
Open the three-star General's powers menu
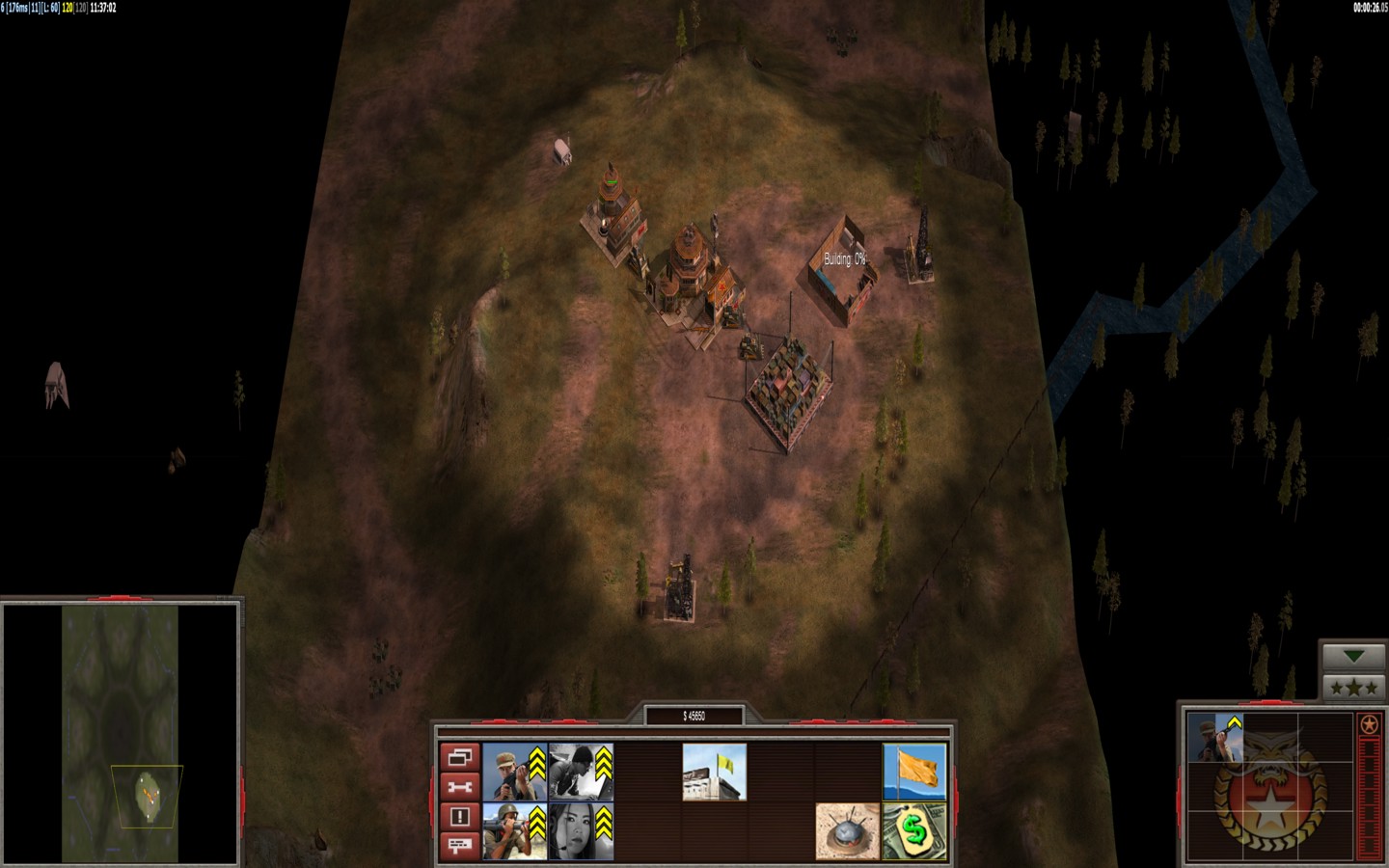pos(1353,688)
